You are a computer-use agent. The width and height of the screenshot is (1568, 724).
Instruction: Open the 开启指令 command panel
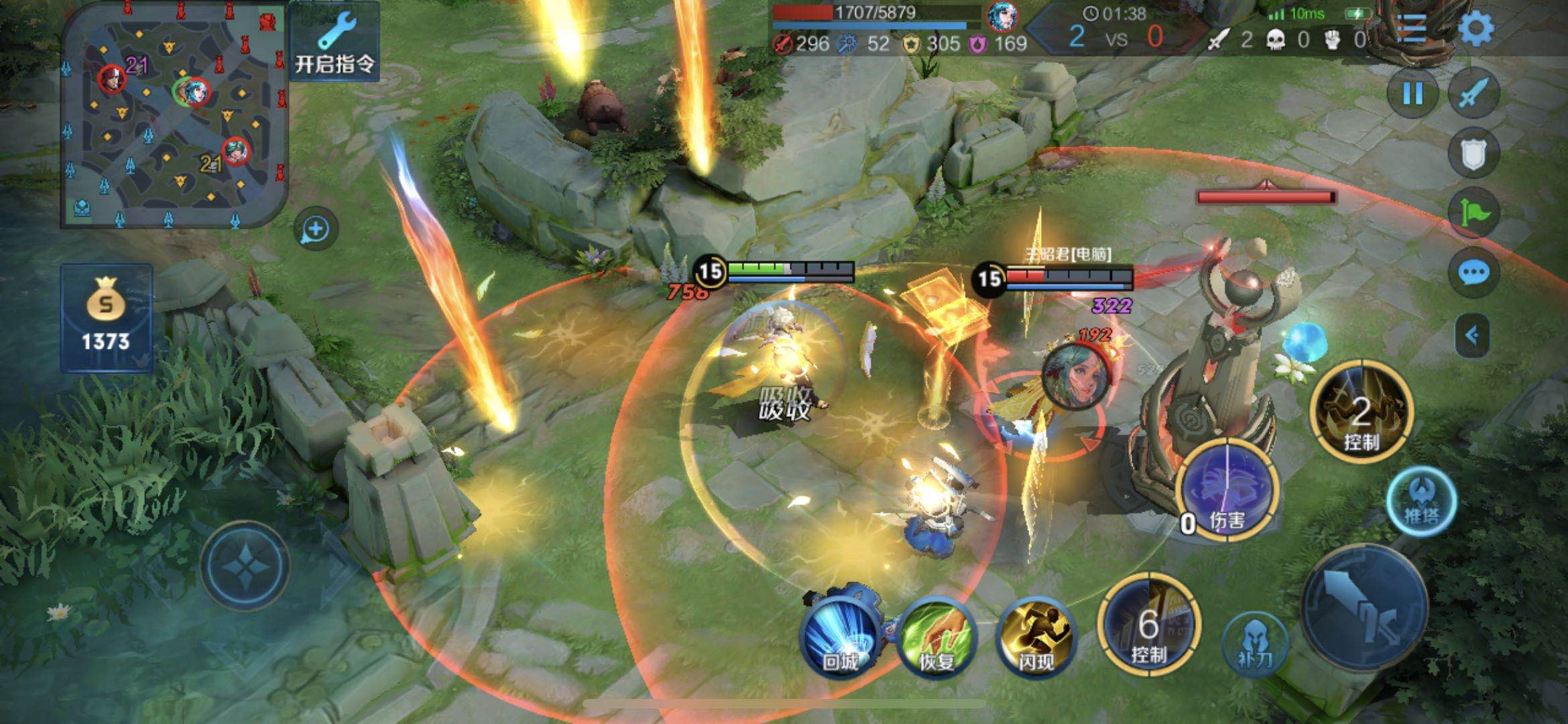pyautogui.click(x=334, y=42)
